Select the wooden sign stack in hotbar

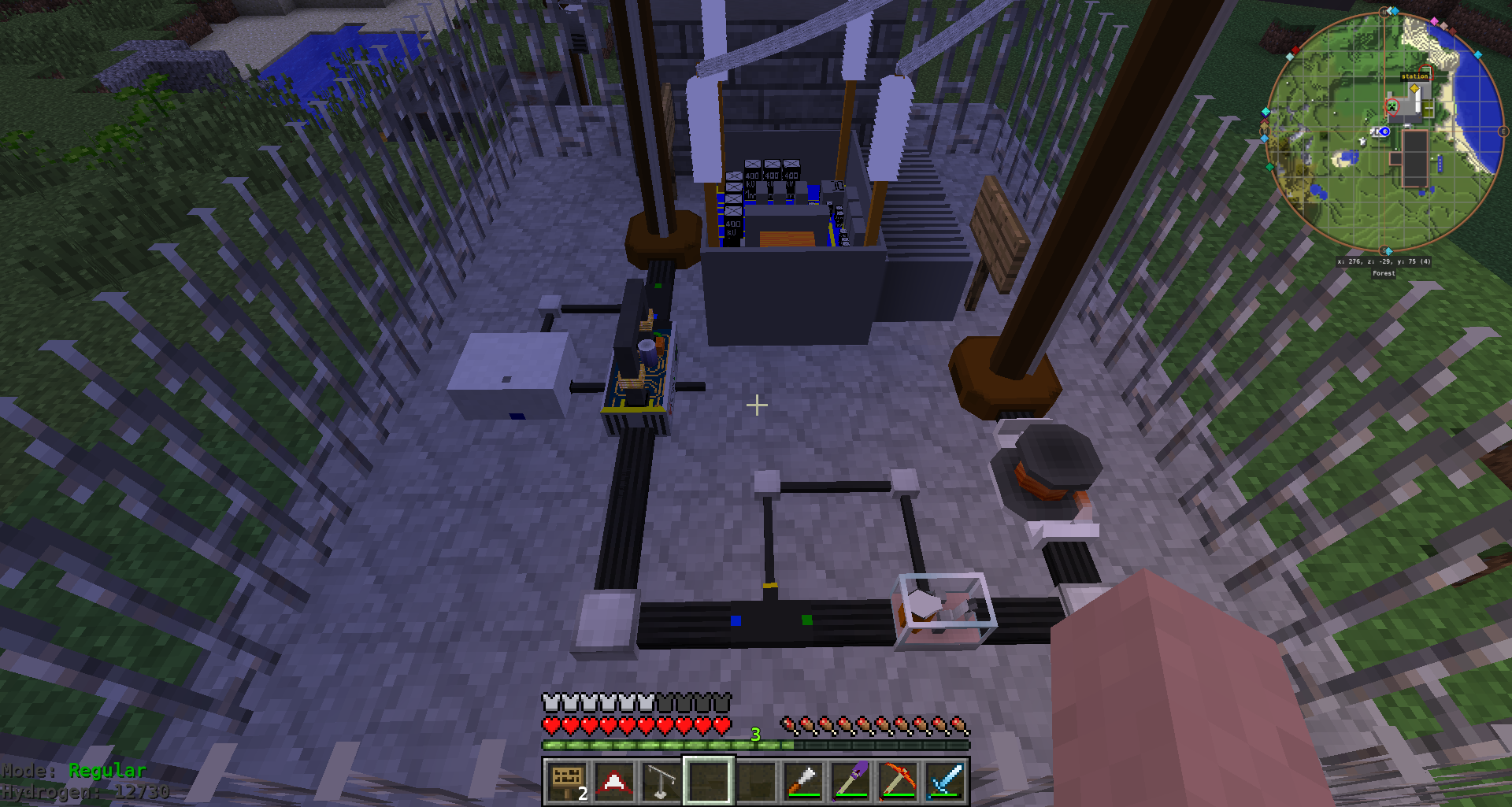(x=565, y=781)
